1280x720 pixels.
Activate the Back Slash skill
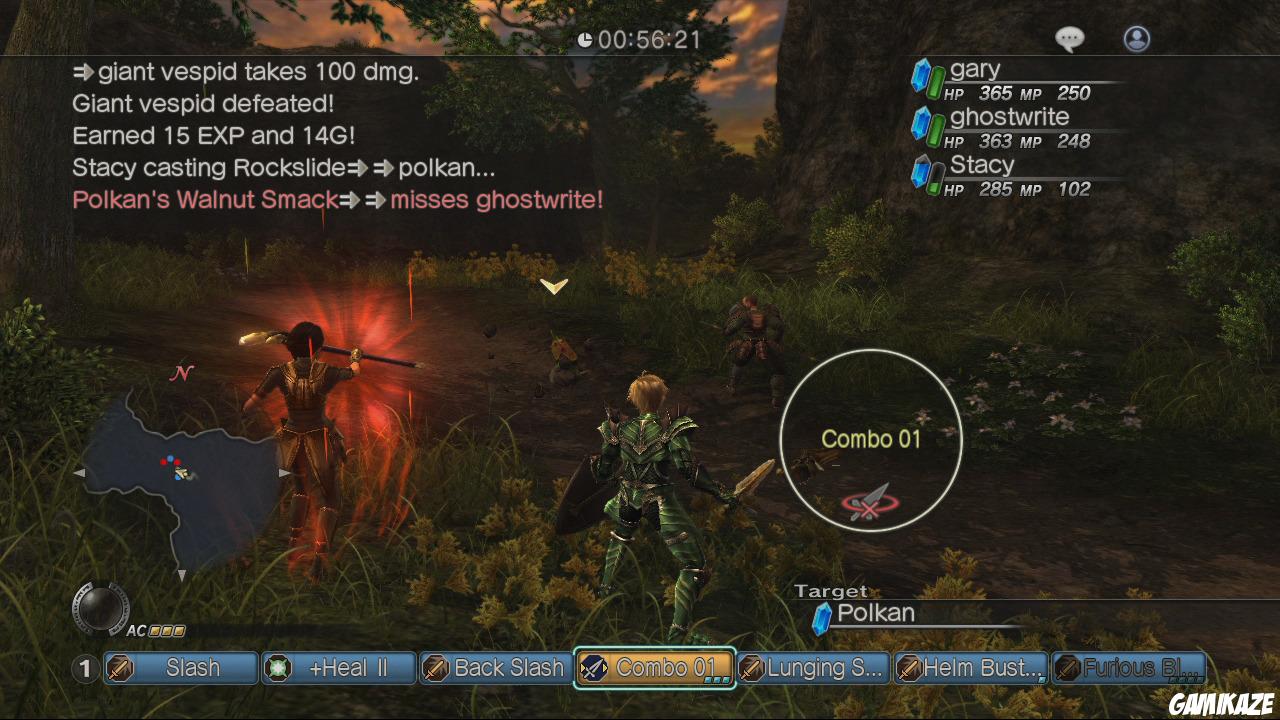[x=496, y=668]
